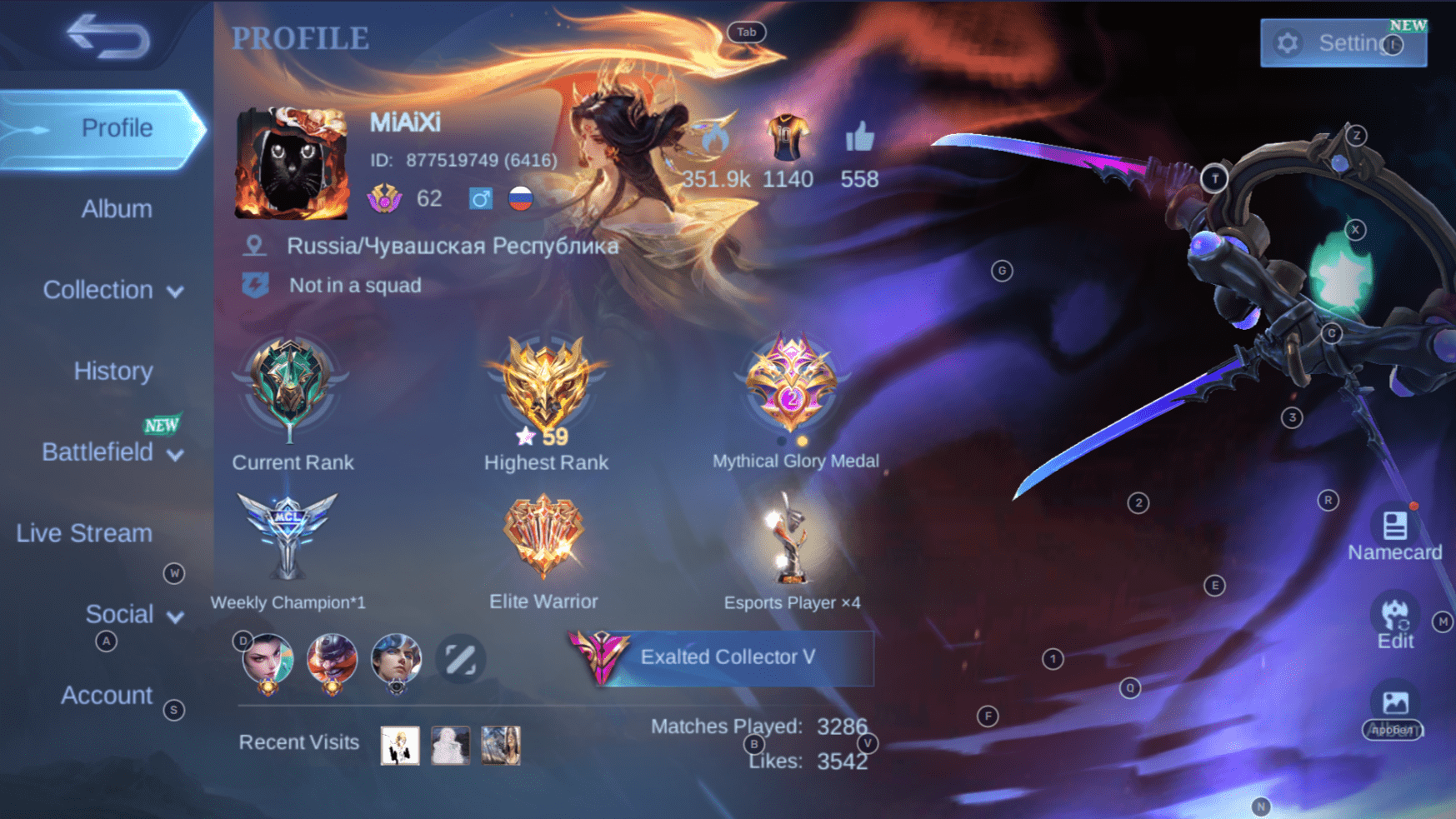Click the squad shield icon beside Not in a squad
Screen dimensions: 1456x819
[x=256, y=285]
